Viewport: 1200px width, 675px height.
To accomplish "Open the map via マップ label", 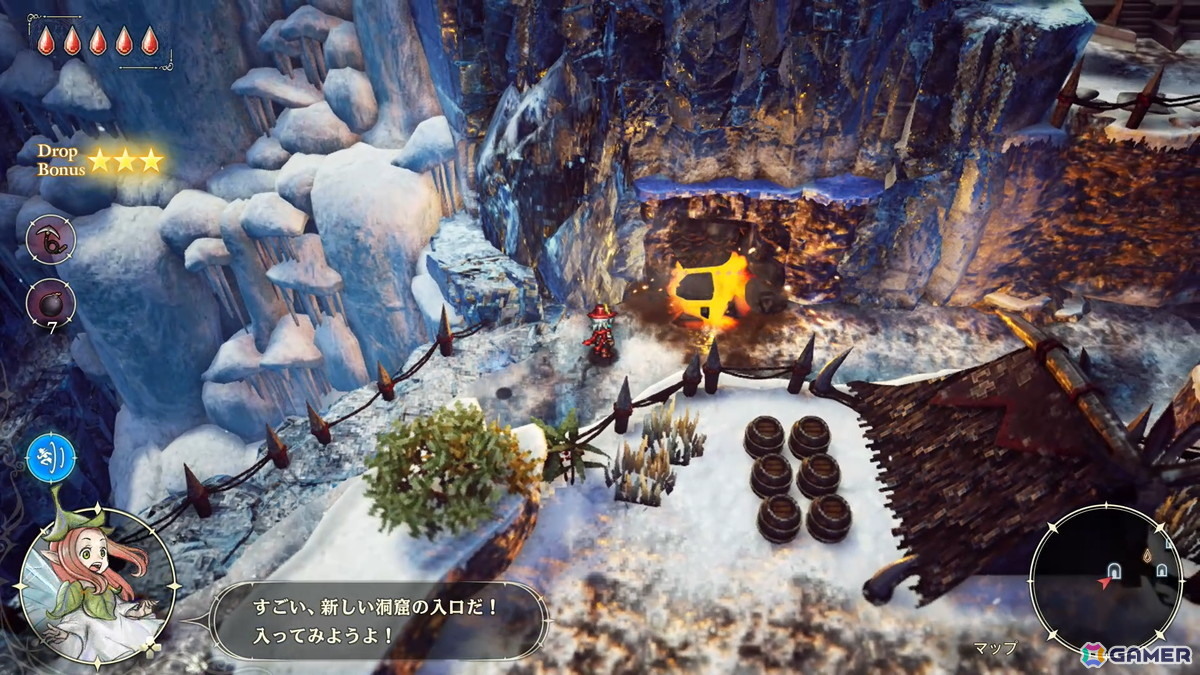I will (995, 647).
